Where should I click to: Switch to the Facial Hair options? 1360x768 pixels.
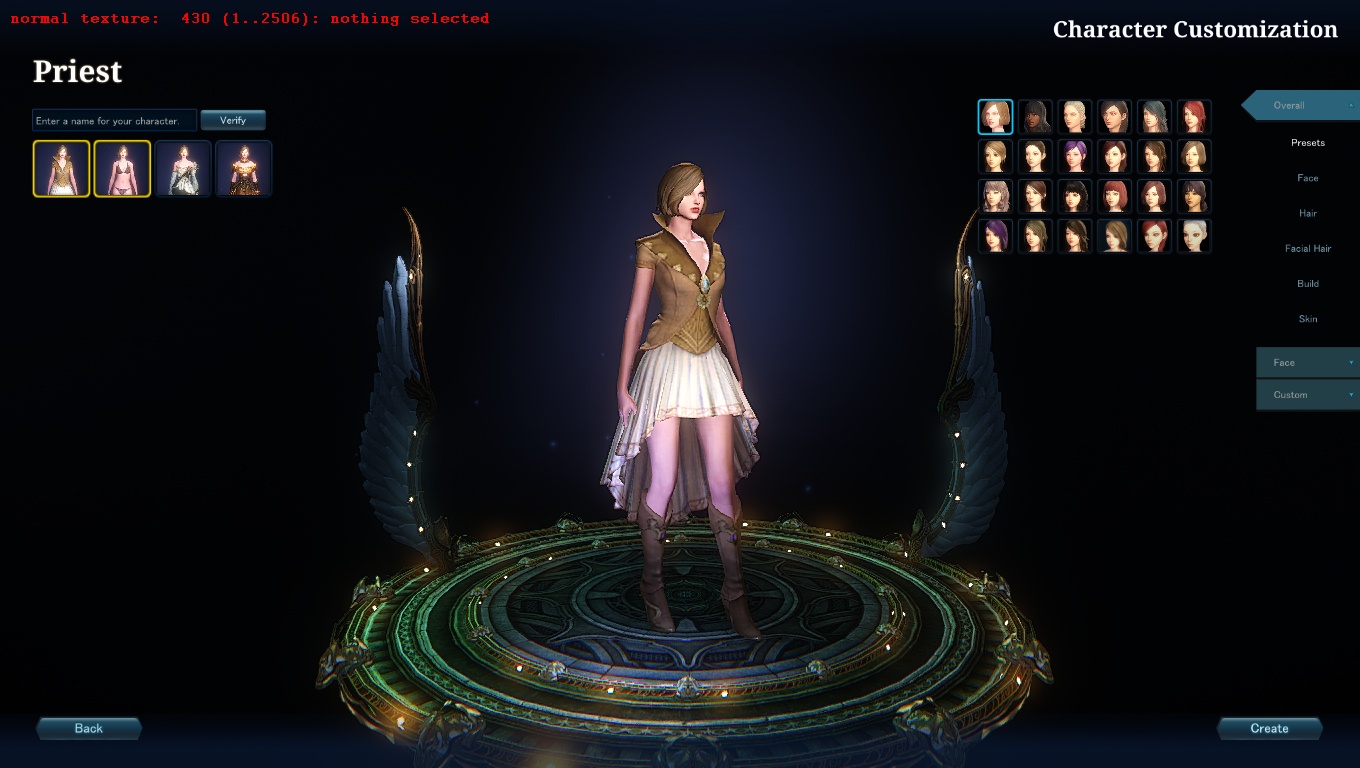1307,248
